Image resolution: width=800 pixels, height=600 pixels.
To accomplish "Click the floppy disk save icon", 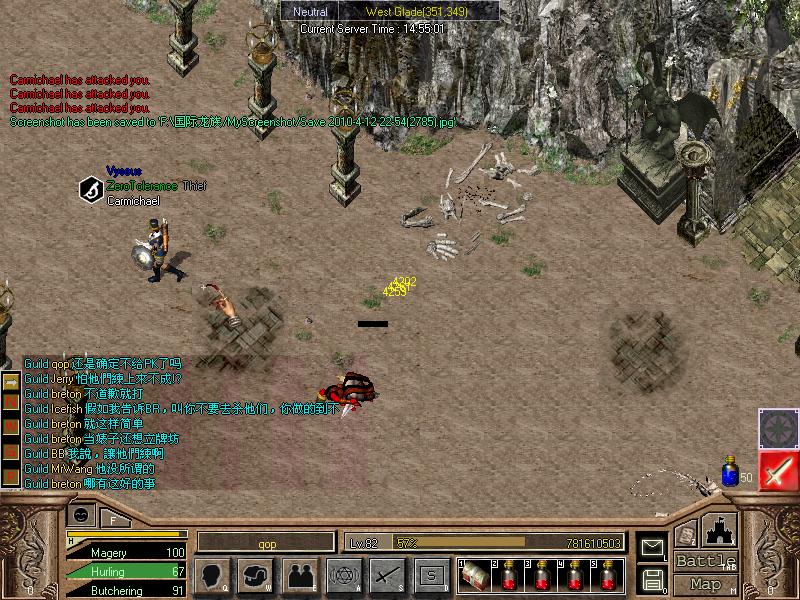I will (652, 578).
